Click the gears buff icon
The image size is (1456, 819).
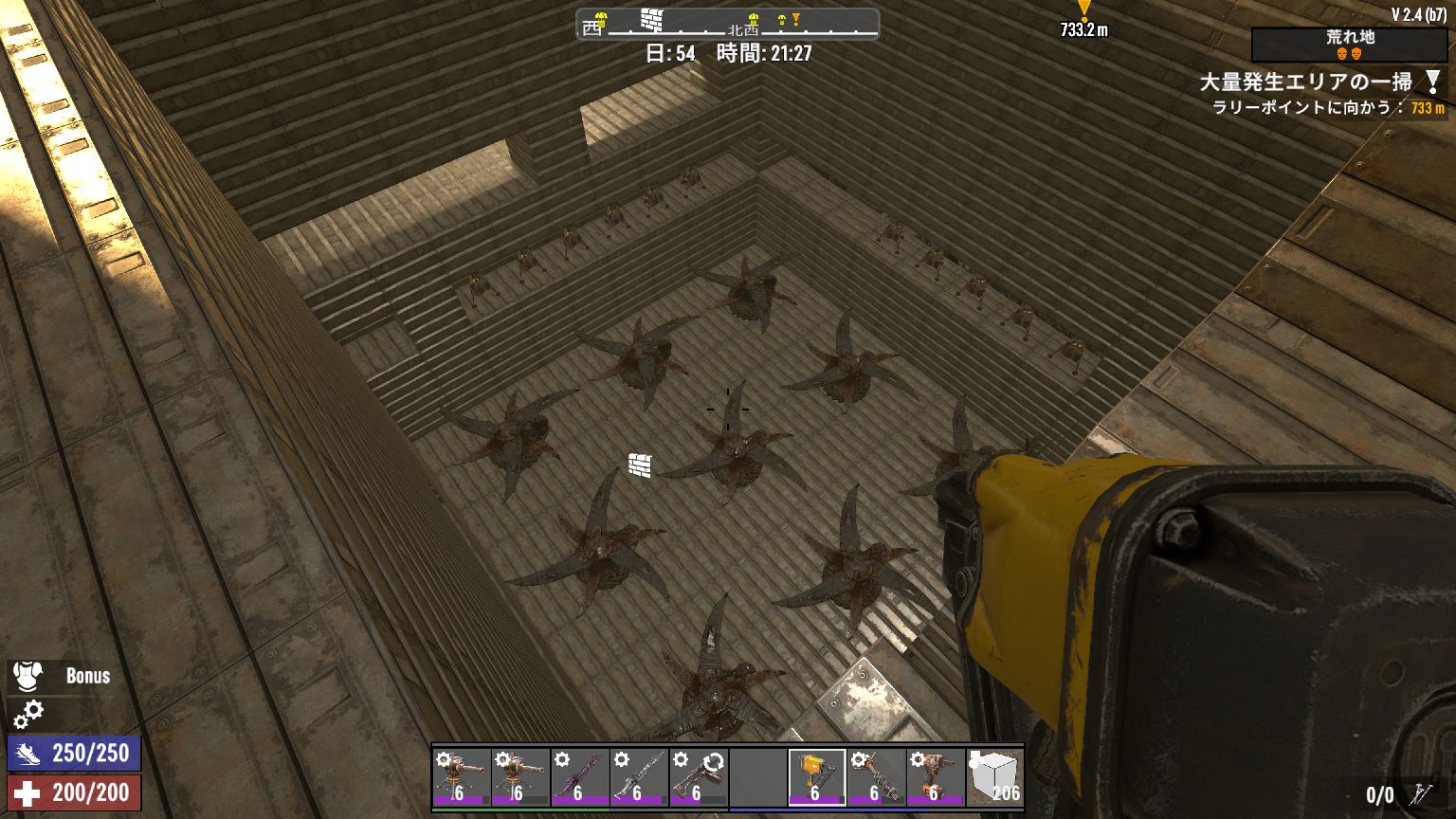pyautogui.click(x=28, y=713)
